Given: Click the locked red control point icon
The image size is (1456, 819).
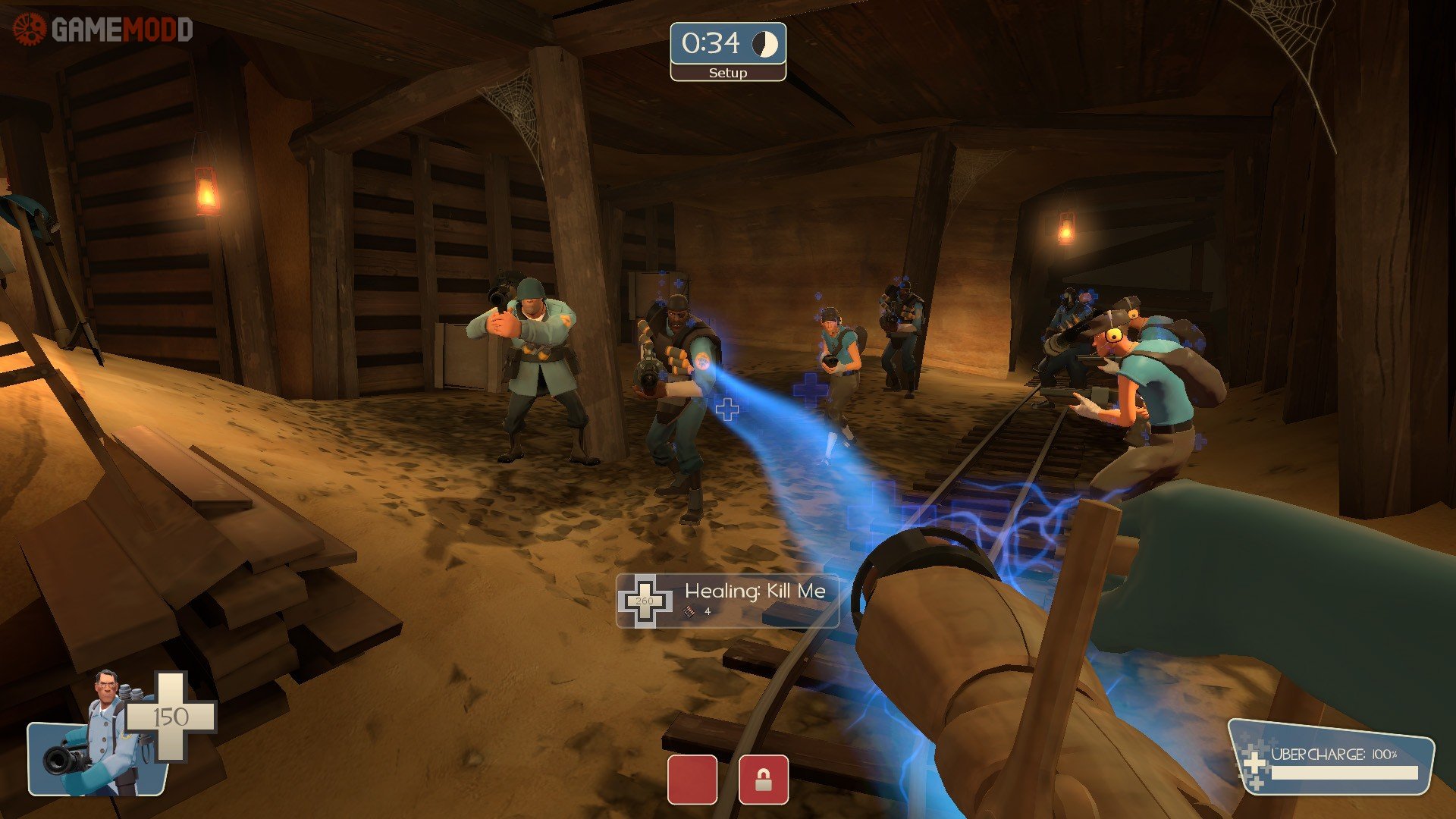Looking at the screenshot, I should tap(763, 779).
